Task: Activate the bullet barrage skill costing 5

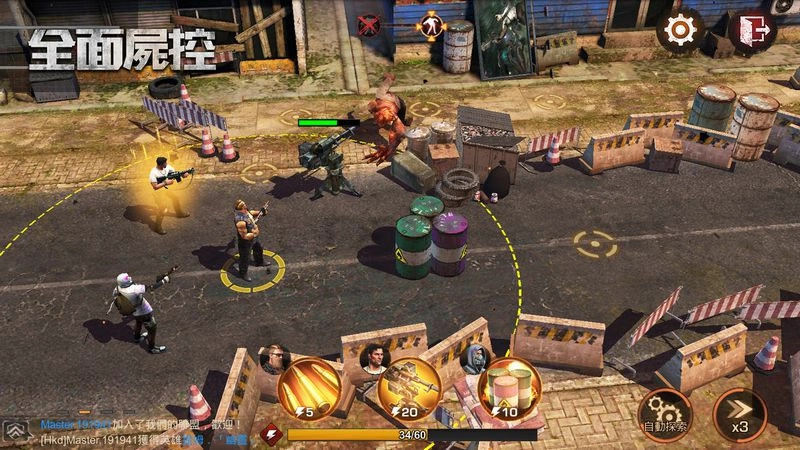Action: pos(310,387)
